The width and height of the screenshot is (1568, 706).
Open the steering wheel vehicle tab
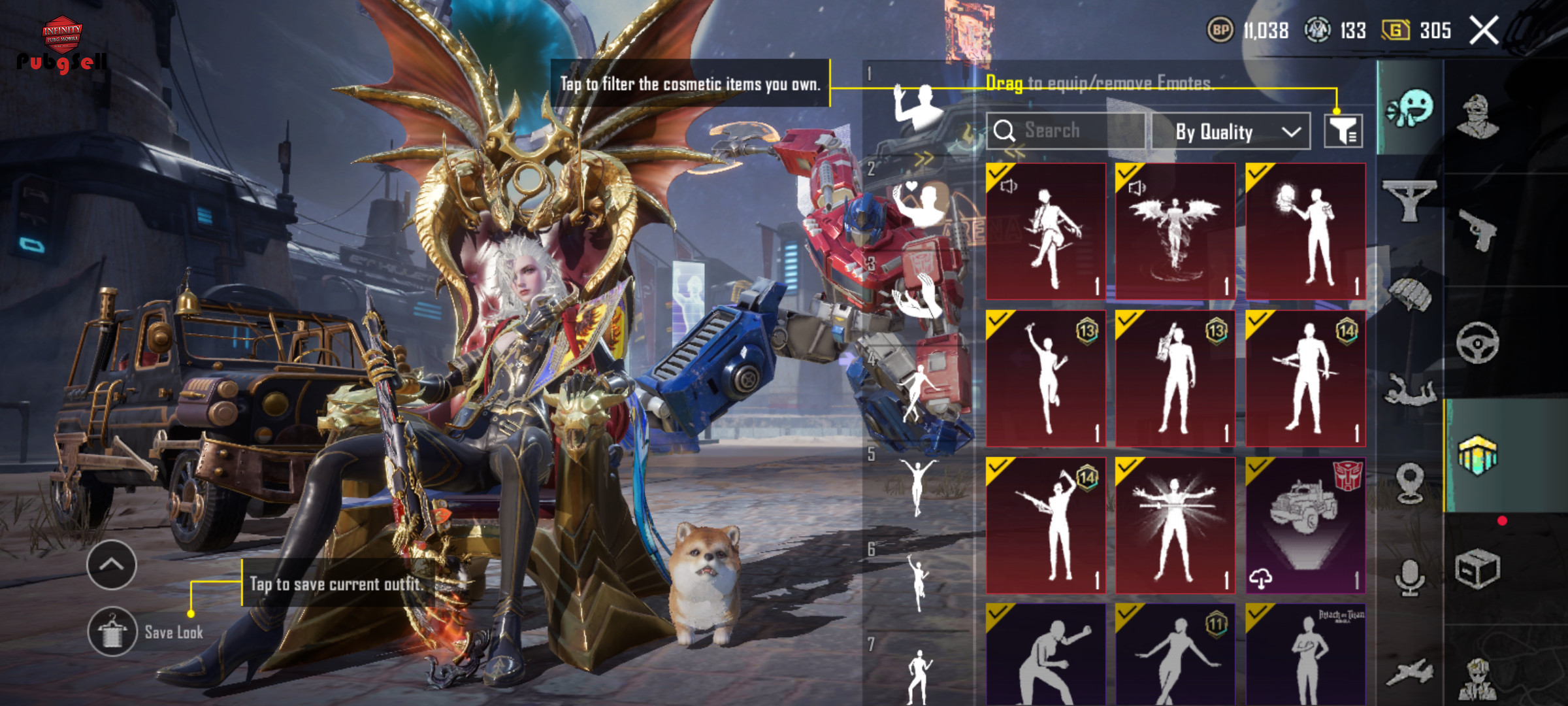[1477, 343]
